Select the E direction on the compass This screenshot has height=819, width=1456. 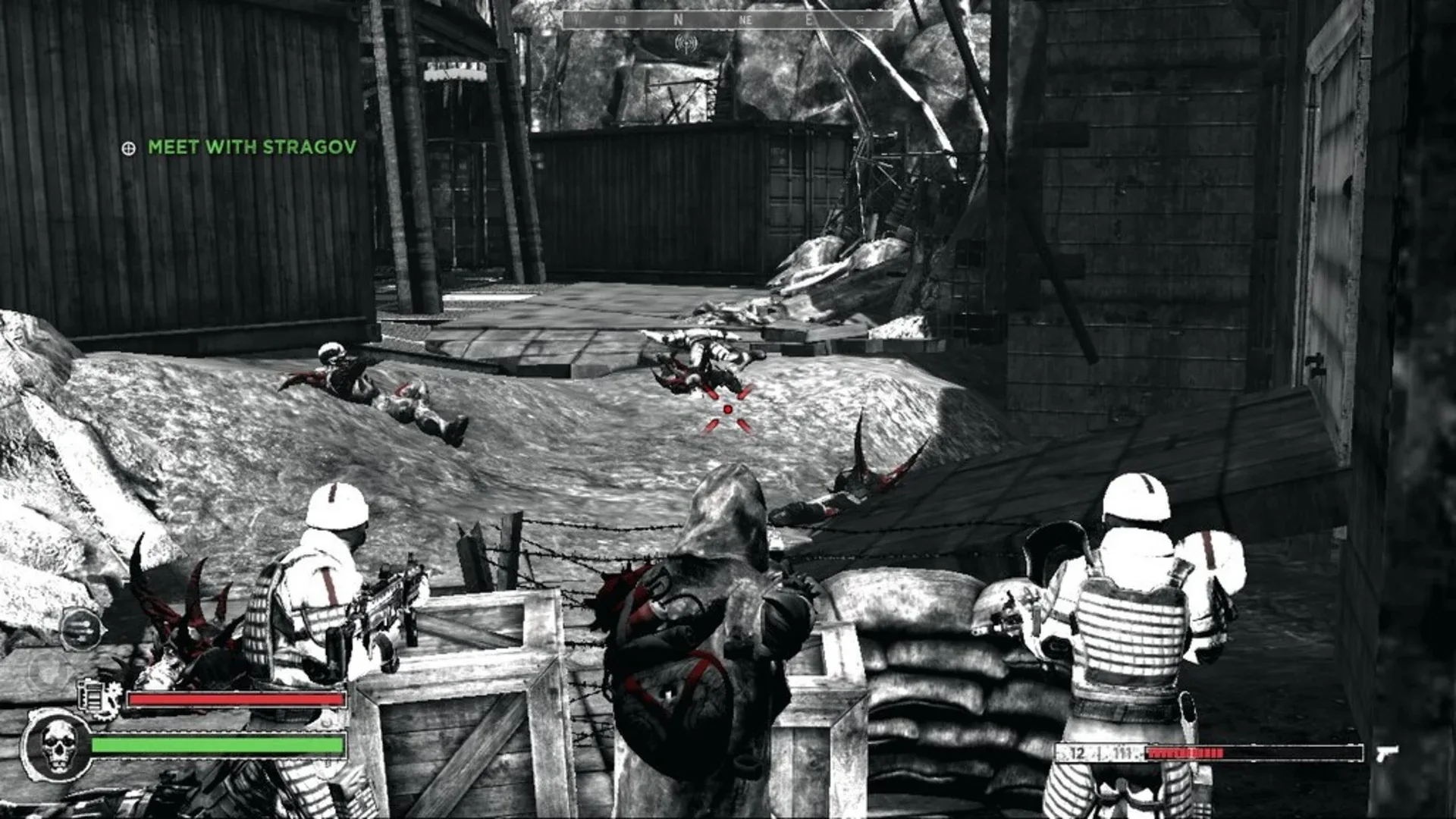tap(808, 19)
